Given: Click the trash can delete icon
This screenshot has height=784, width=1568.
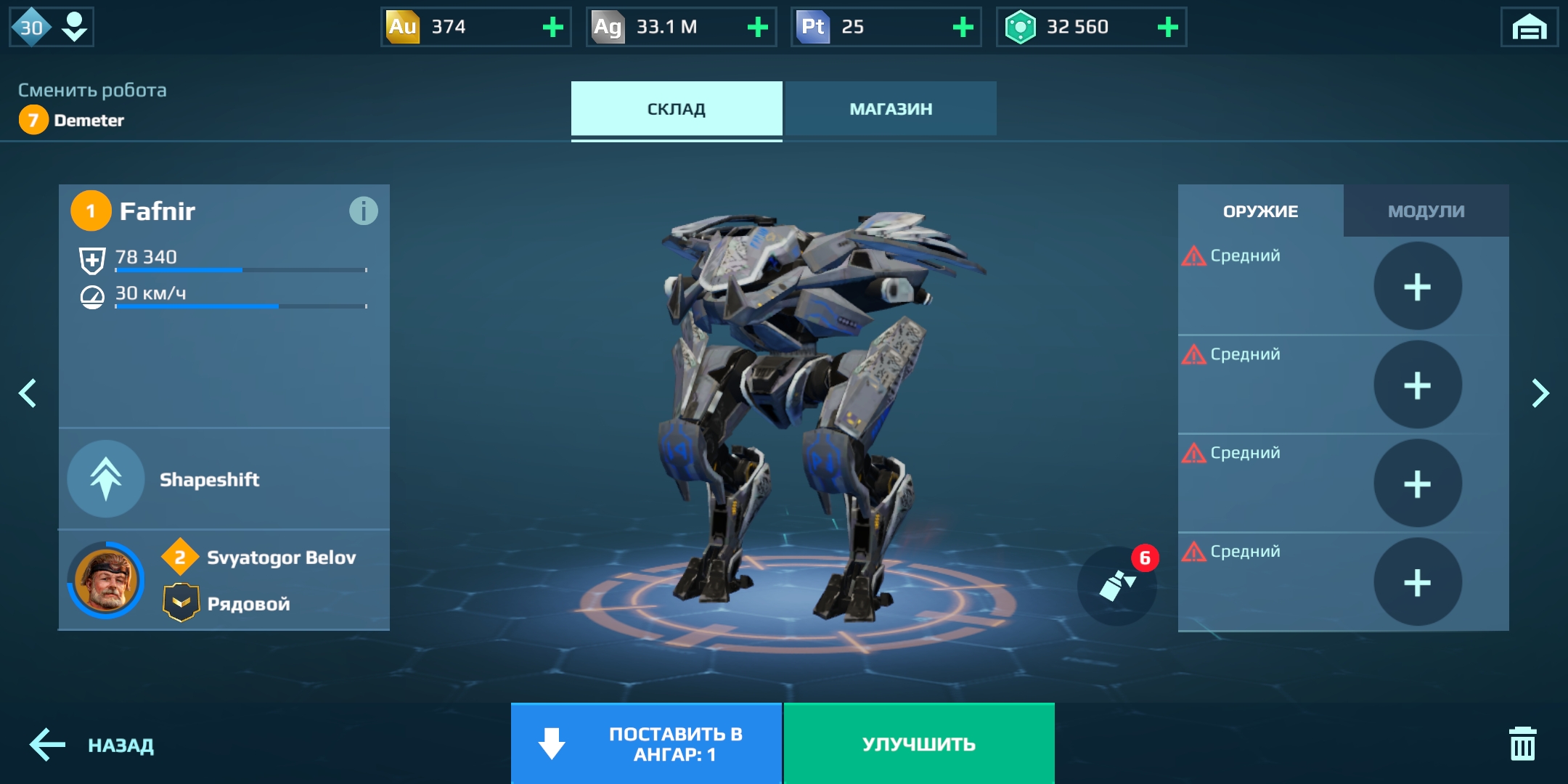Looking at the screenshot, I should pos(1522,743).
